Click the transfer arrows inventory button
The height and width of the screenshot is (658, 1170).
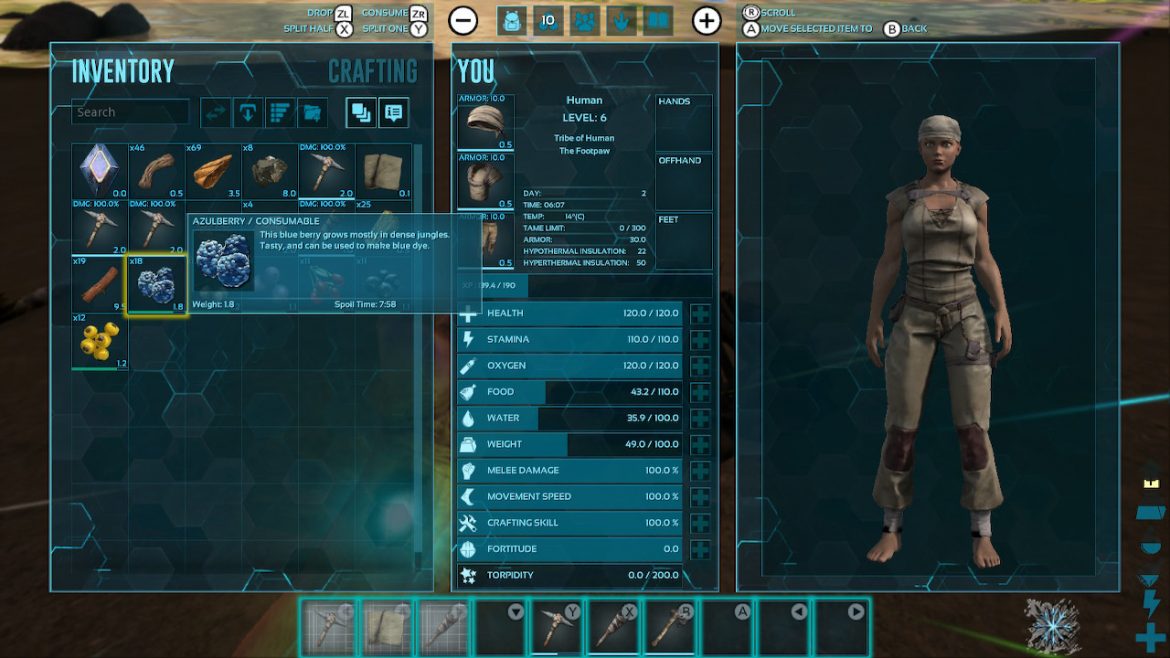coord(215,113)
